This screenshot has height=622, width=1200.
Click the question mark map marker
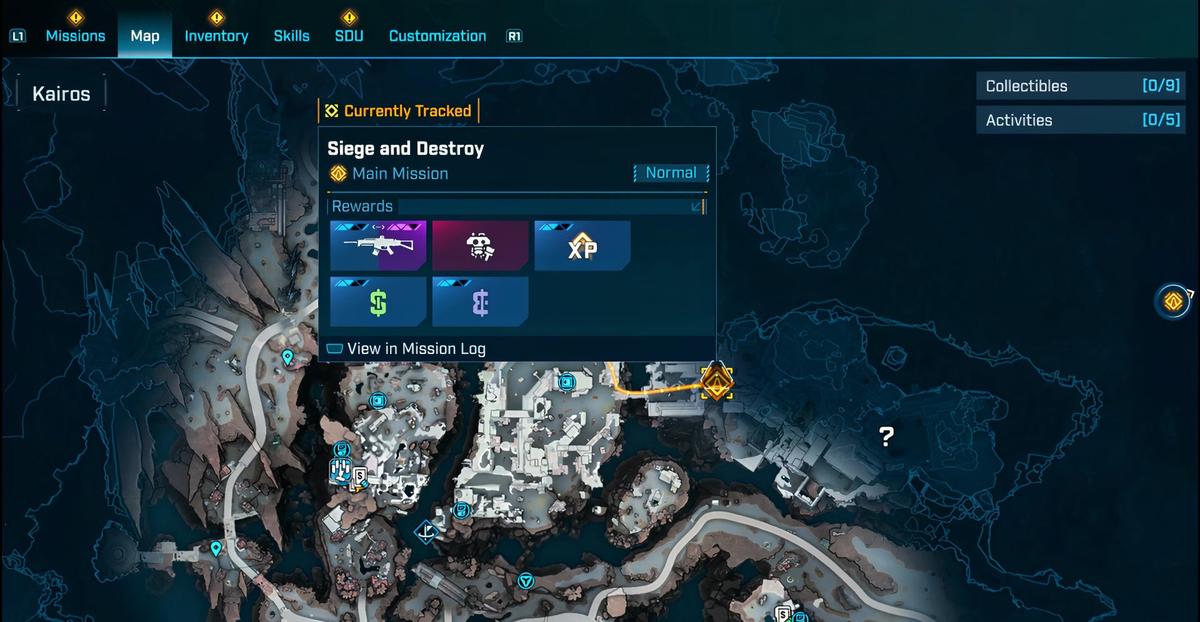click(x=886, y=435)
